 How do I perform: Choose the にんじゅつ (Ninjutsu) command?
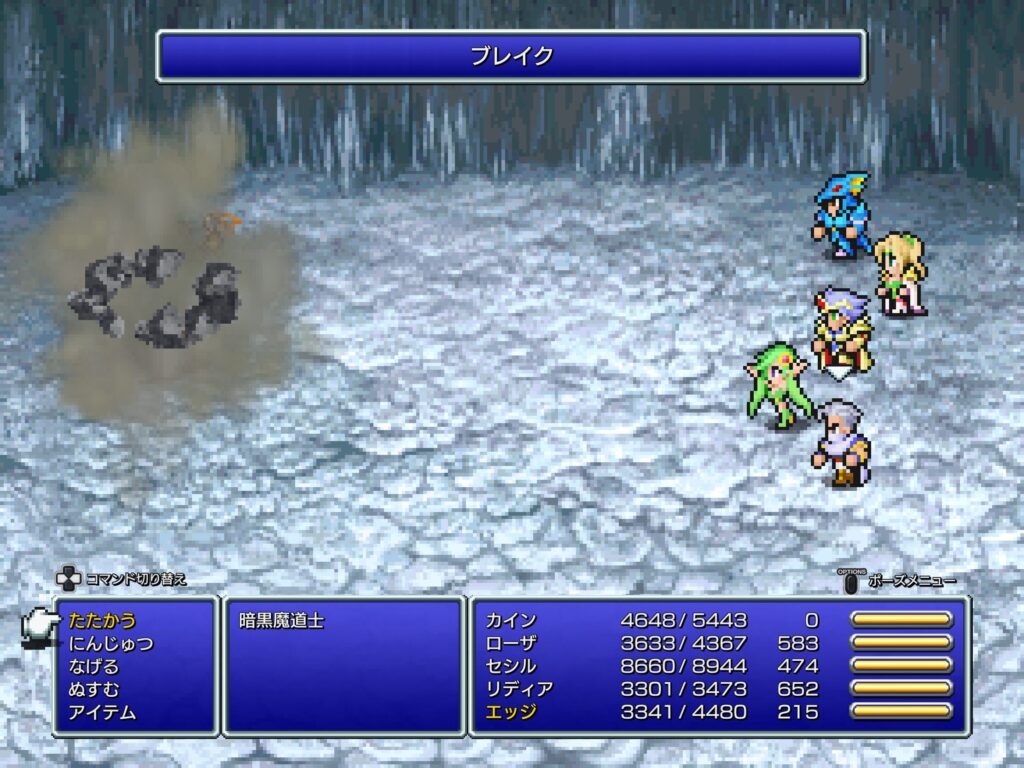[x=111, y=644]
